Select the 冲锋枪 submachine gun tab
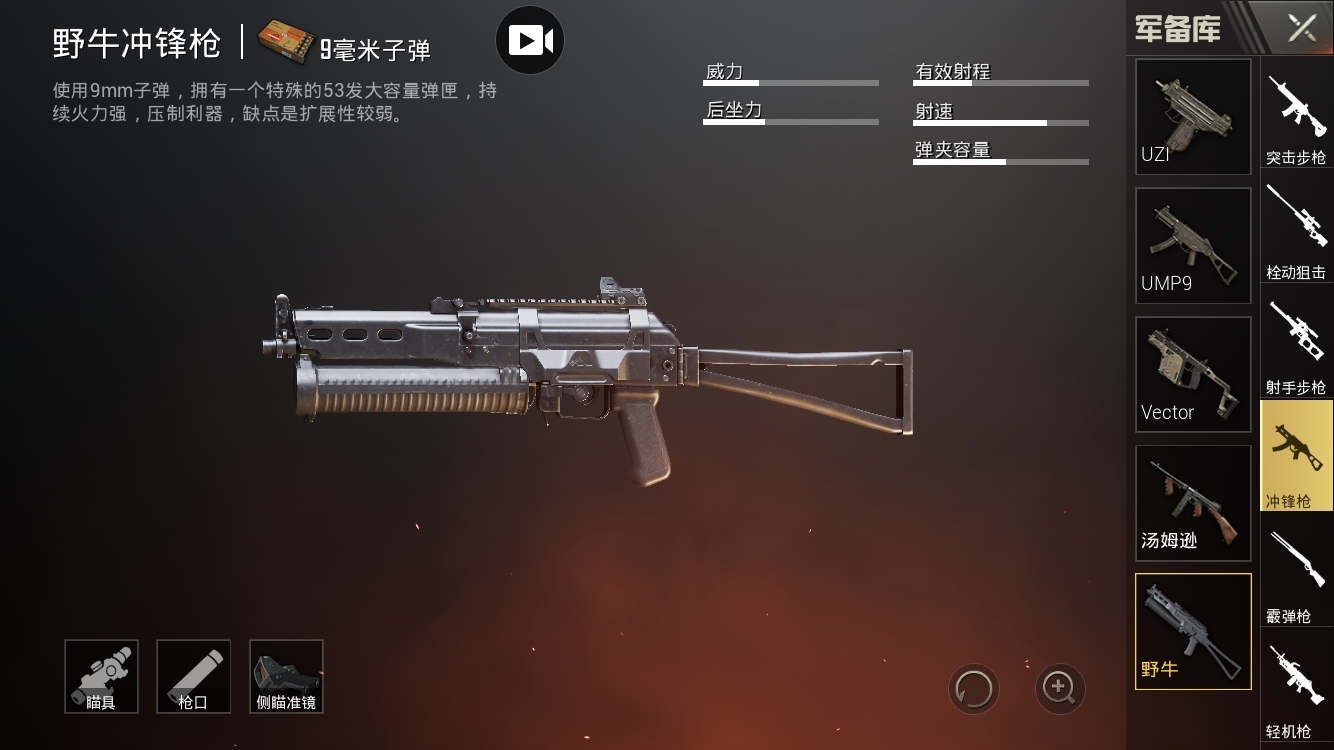The image size is (1334, 750). tap(1296, 455)
